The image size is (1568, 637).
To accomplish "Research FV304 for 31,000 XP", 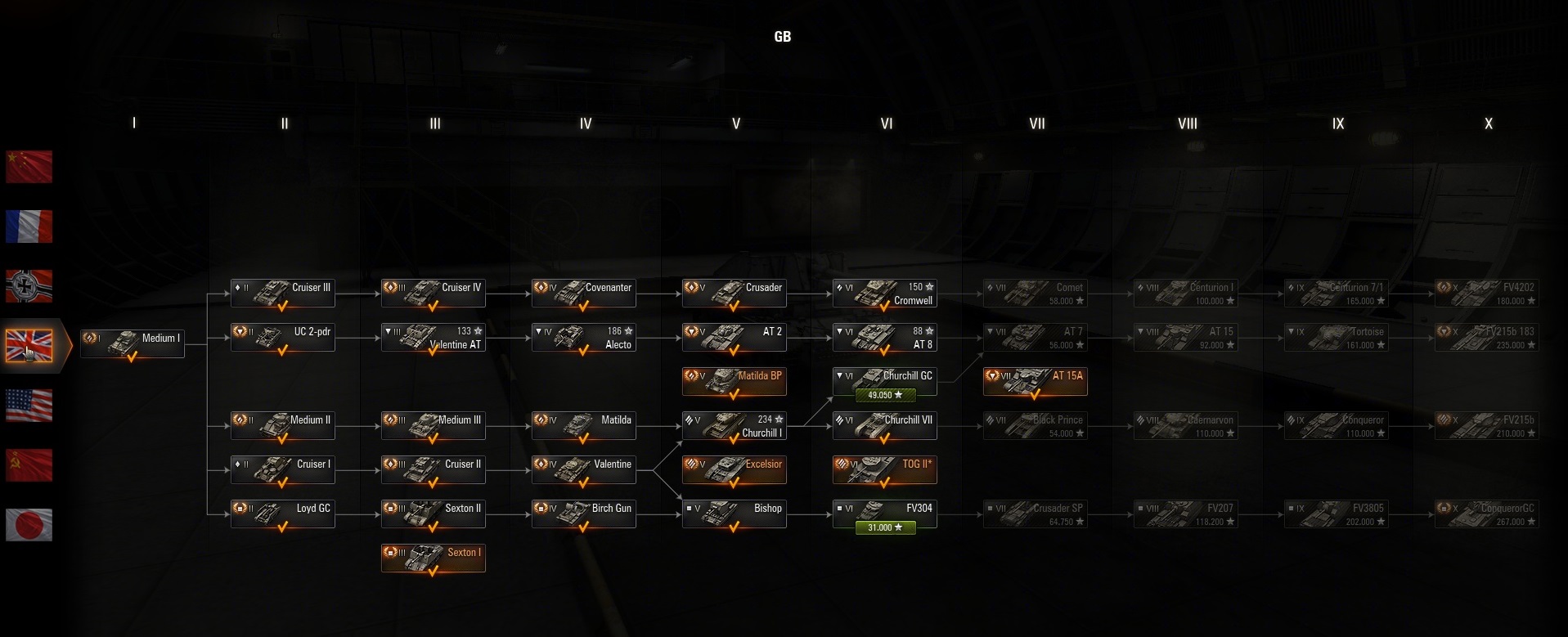I will [x=885, y=527].
